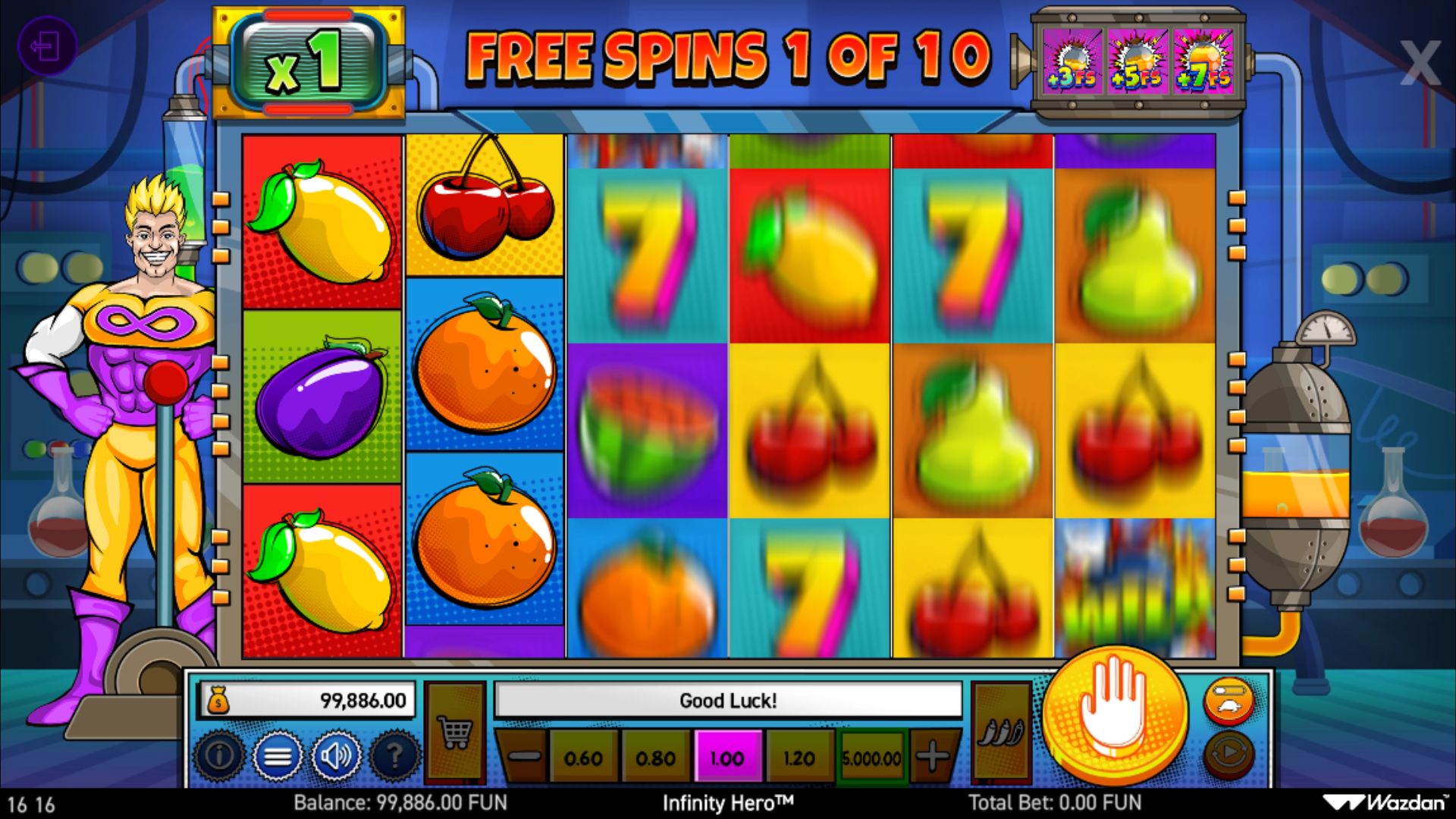
Task: Stop the reels with the hand button
Action: tap(1113, 714)
